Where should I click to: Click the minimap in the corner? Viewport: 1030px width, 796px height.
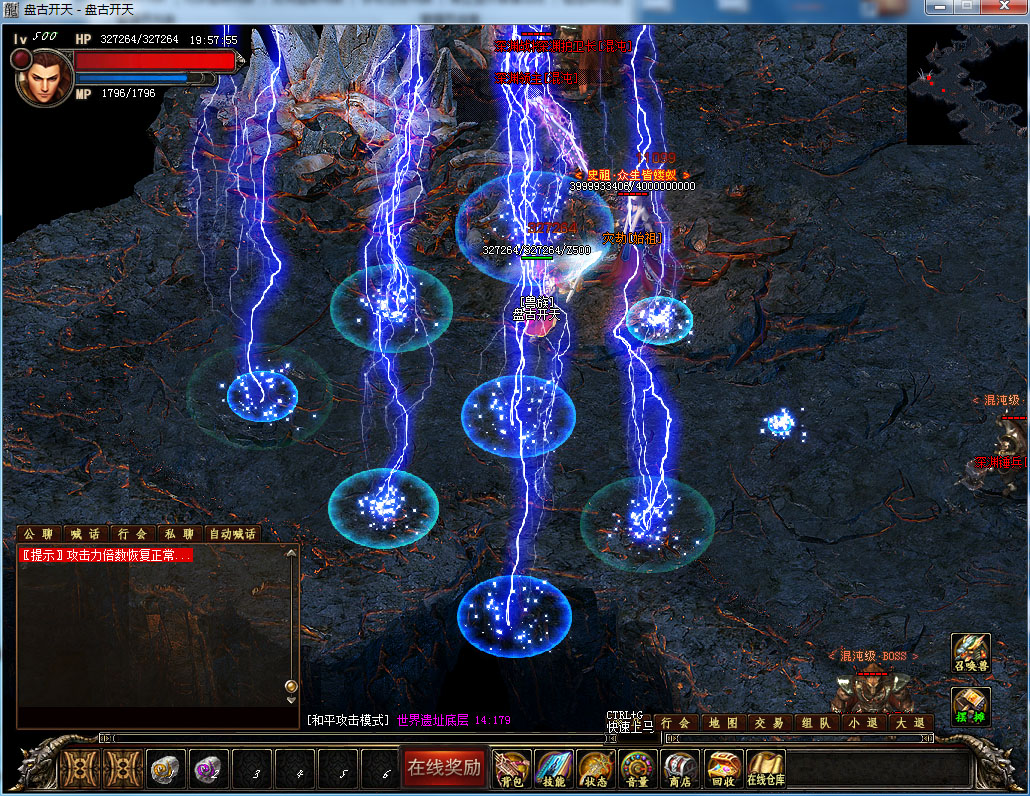click(x=966, y=85)
